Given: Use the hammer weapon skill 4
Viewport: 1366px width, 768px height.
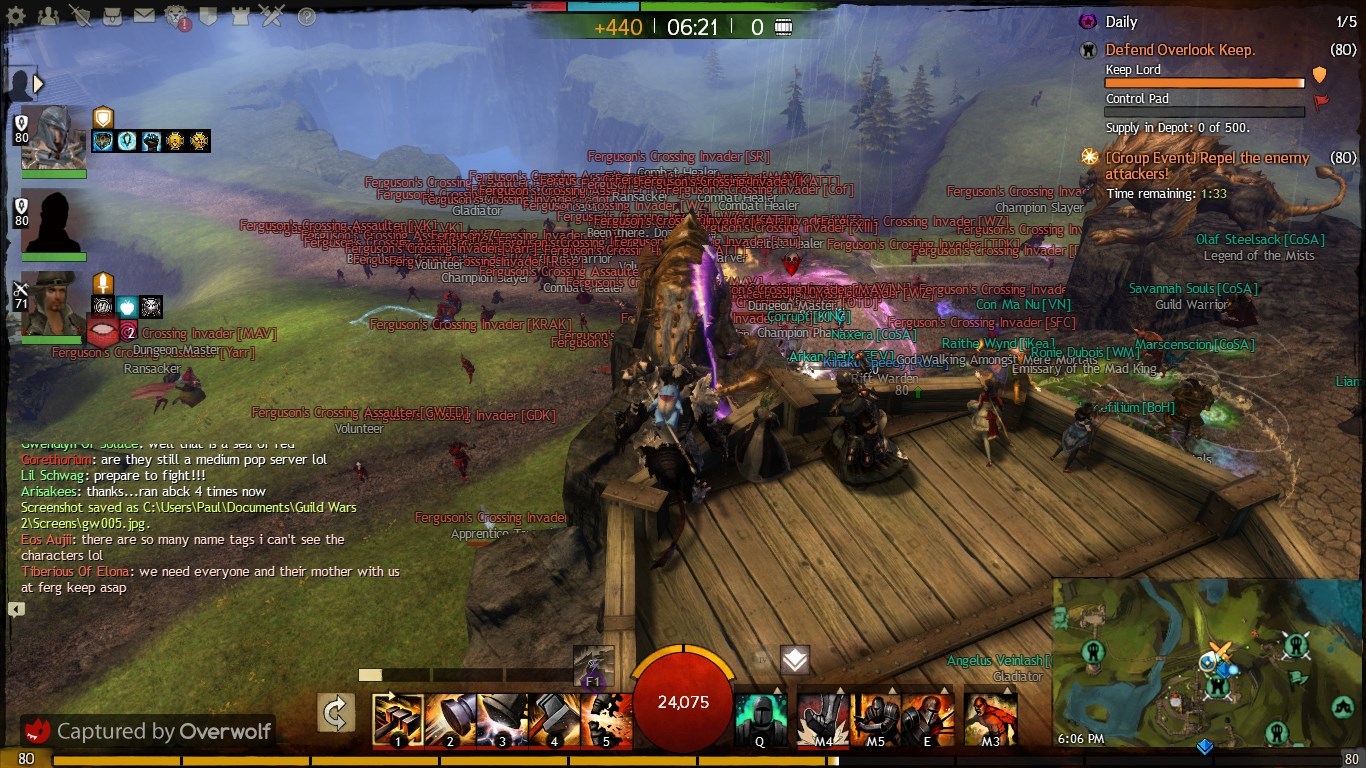Looking at the screenshot, I should [x=554, y=720].
